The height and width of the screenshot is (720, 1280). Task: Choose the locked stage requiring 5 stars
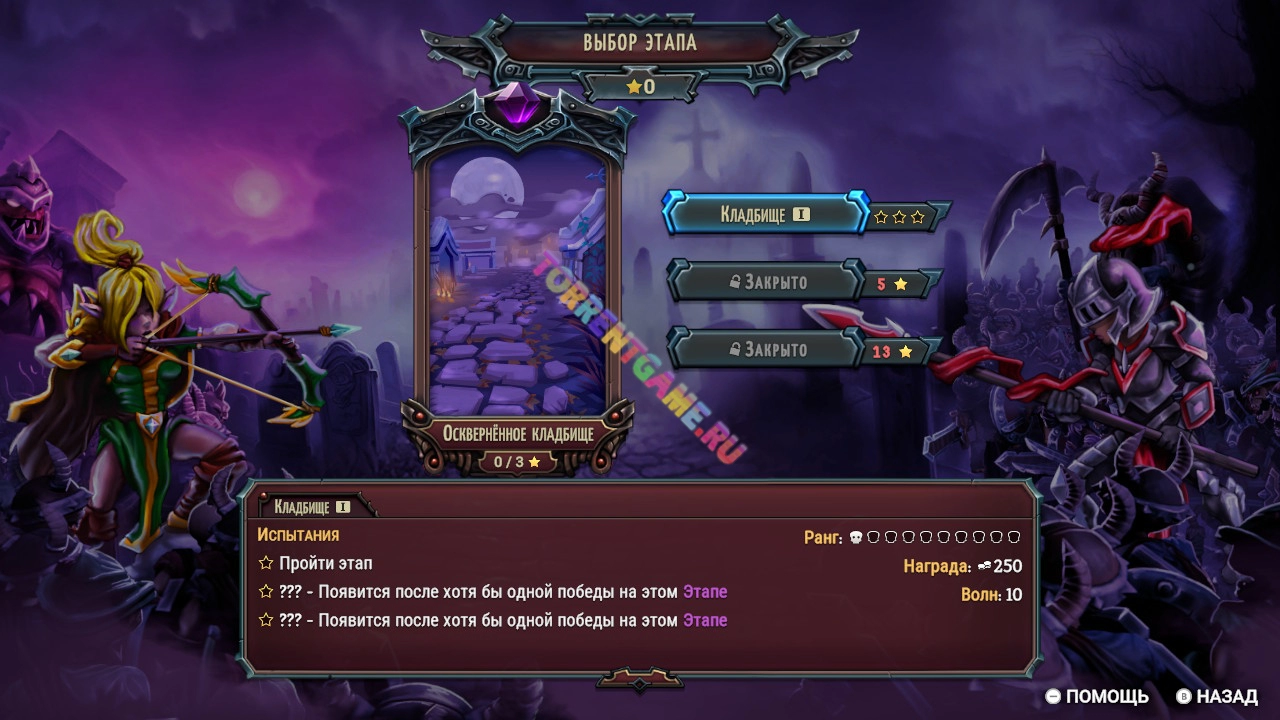coord(767,282)
